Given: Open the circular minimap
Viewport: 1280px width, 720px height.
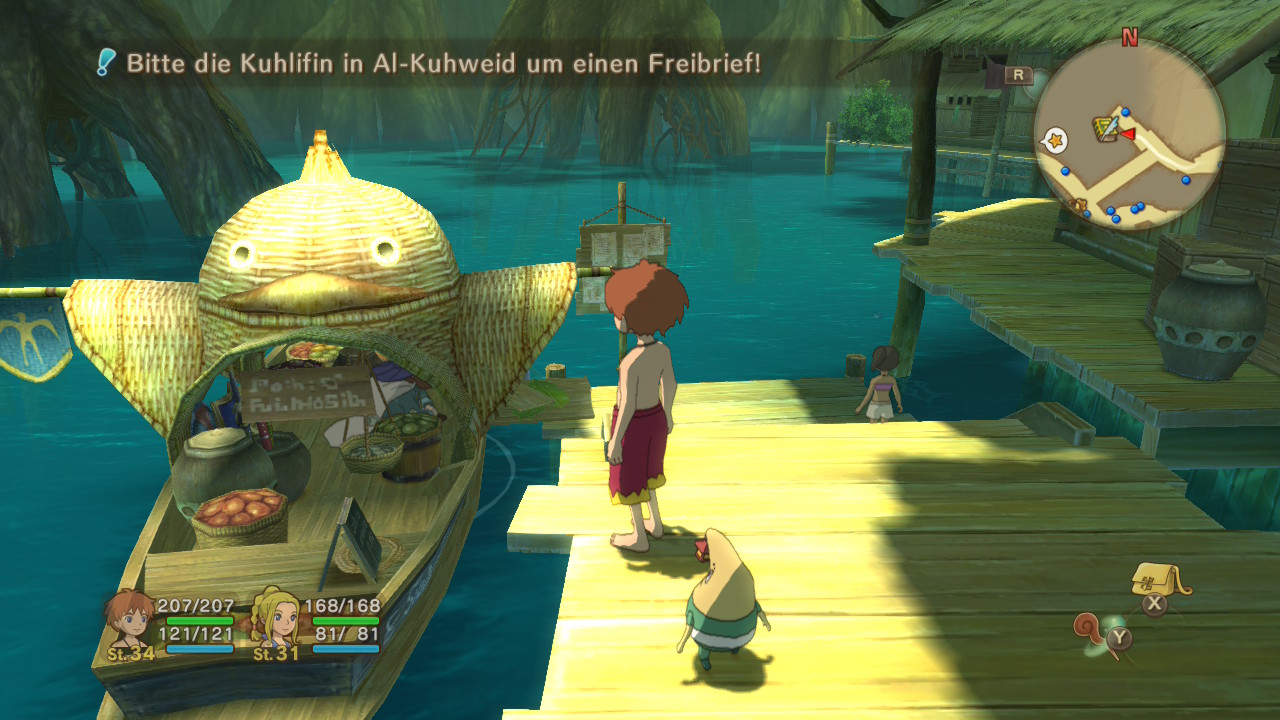Looking at the screenshot, I should pyautogui.click(x=1129, y=133).
